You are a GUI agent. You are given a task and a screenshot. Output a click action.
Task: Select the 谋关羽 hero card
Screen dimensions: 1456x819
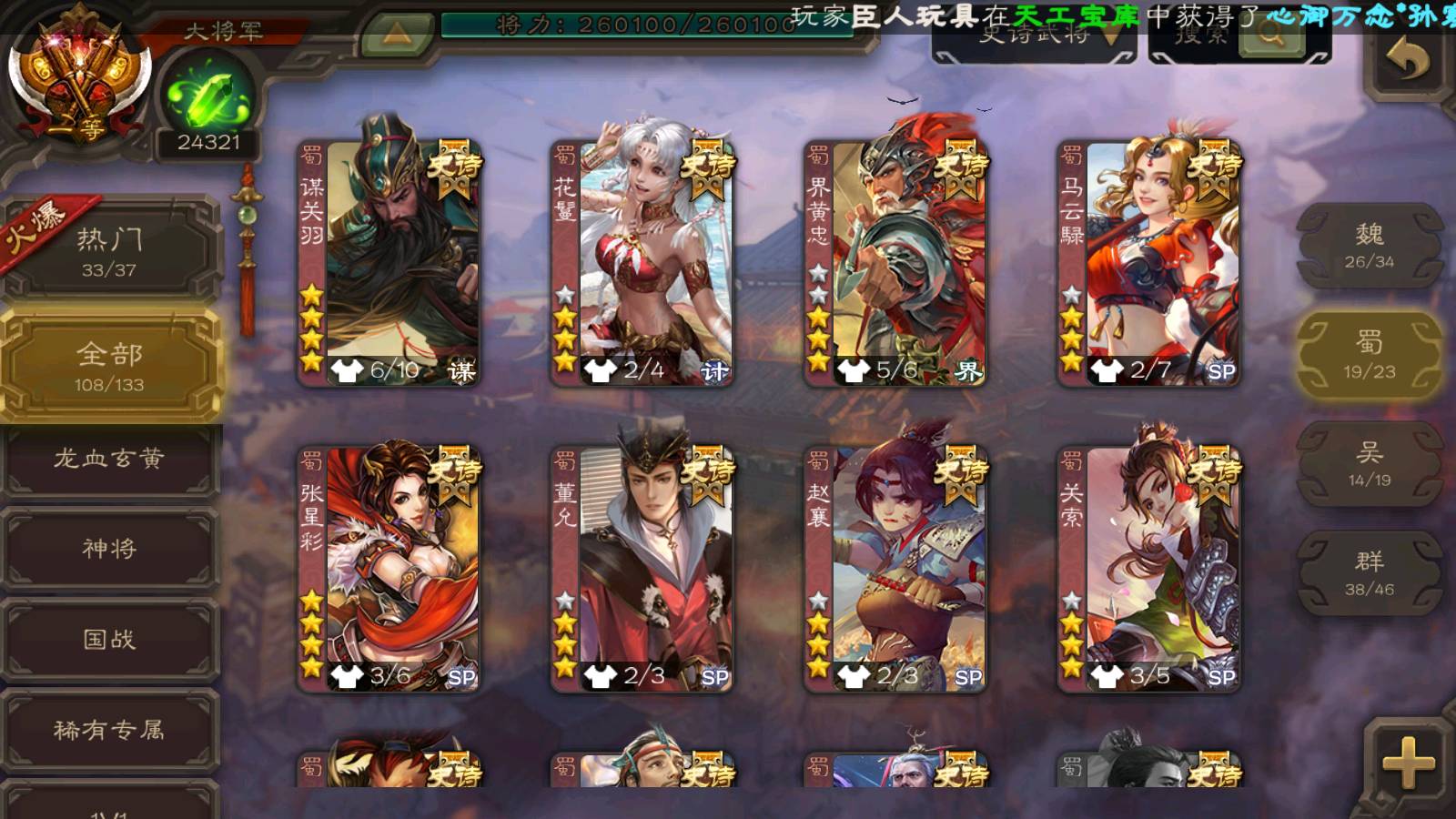coord(389,262)
